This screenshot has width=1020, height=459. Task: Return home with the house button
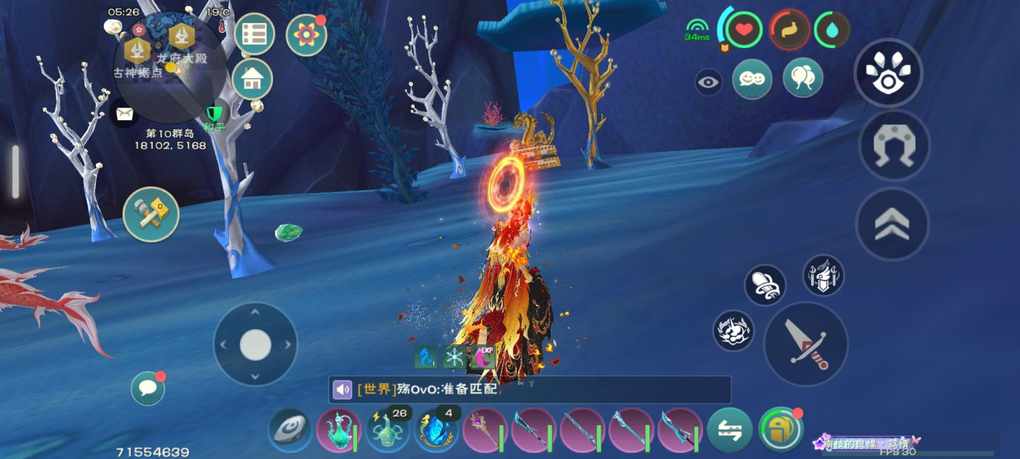tap(253, 79)
